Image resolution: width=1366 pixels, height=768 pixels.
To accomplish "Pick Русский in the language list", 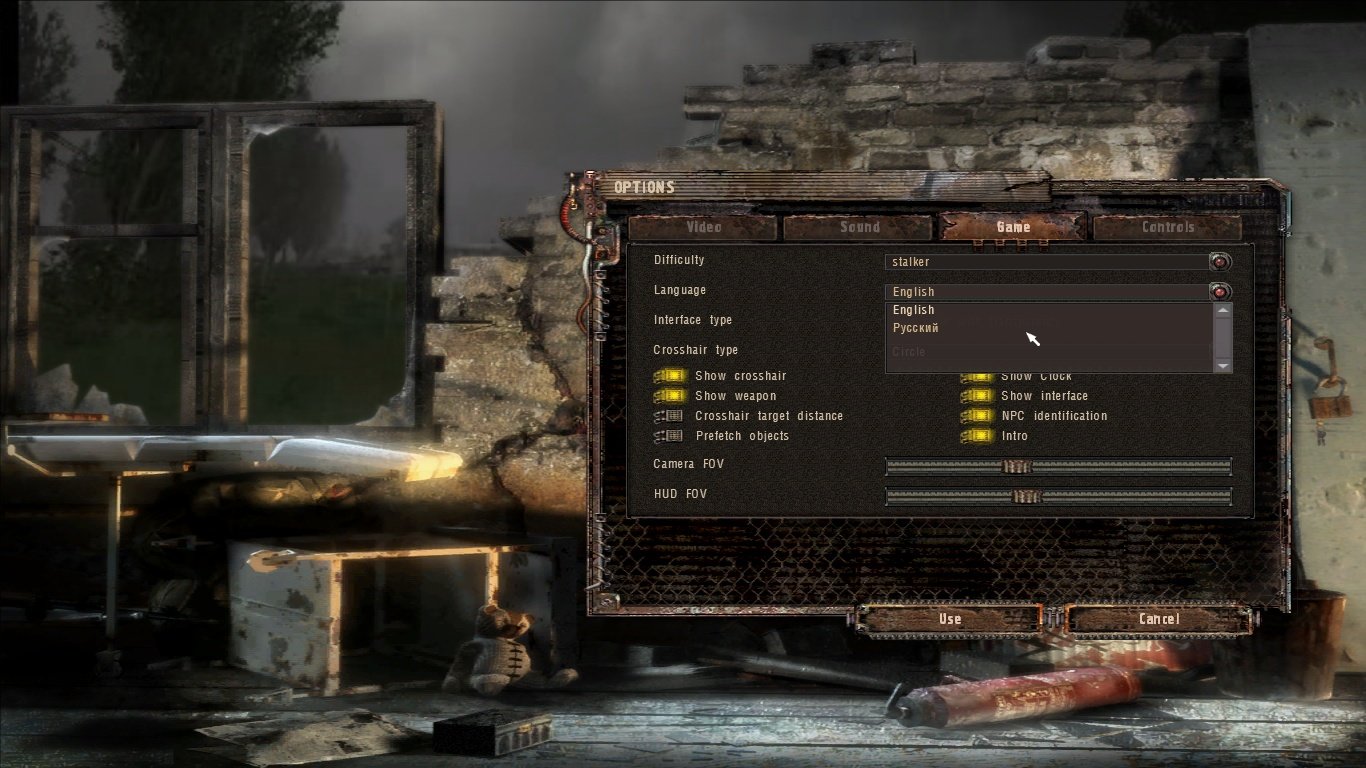I will (x=916, y=328).
